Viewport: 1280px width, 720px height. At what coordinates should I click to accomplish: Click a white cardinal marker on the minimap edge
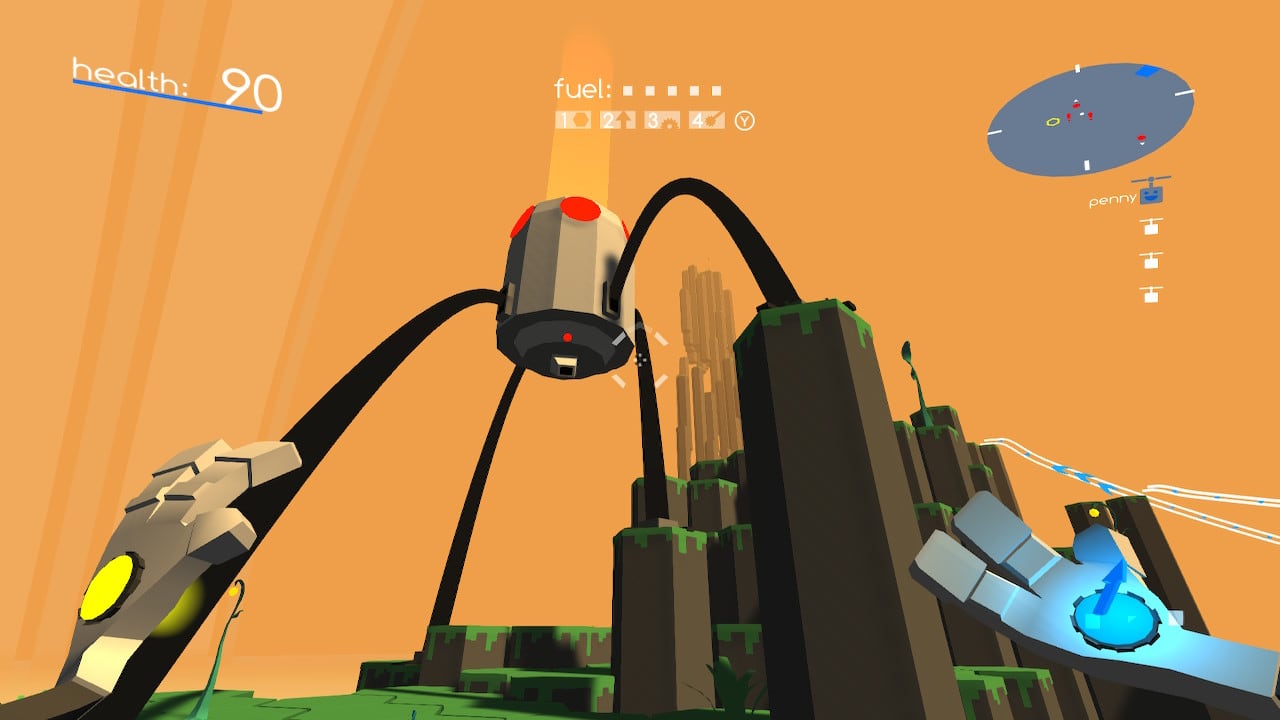pyautogui.click(x=1077, y=69)
